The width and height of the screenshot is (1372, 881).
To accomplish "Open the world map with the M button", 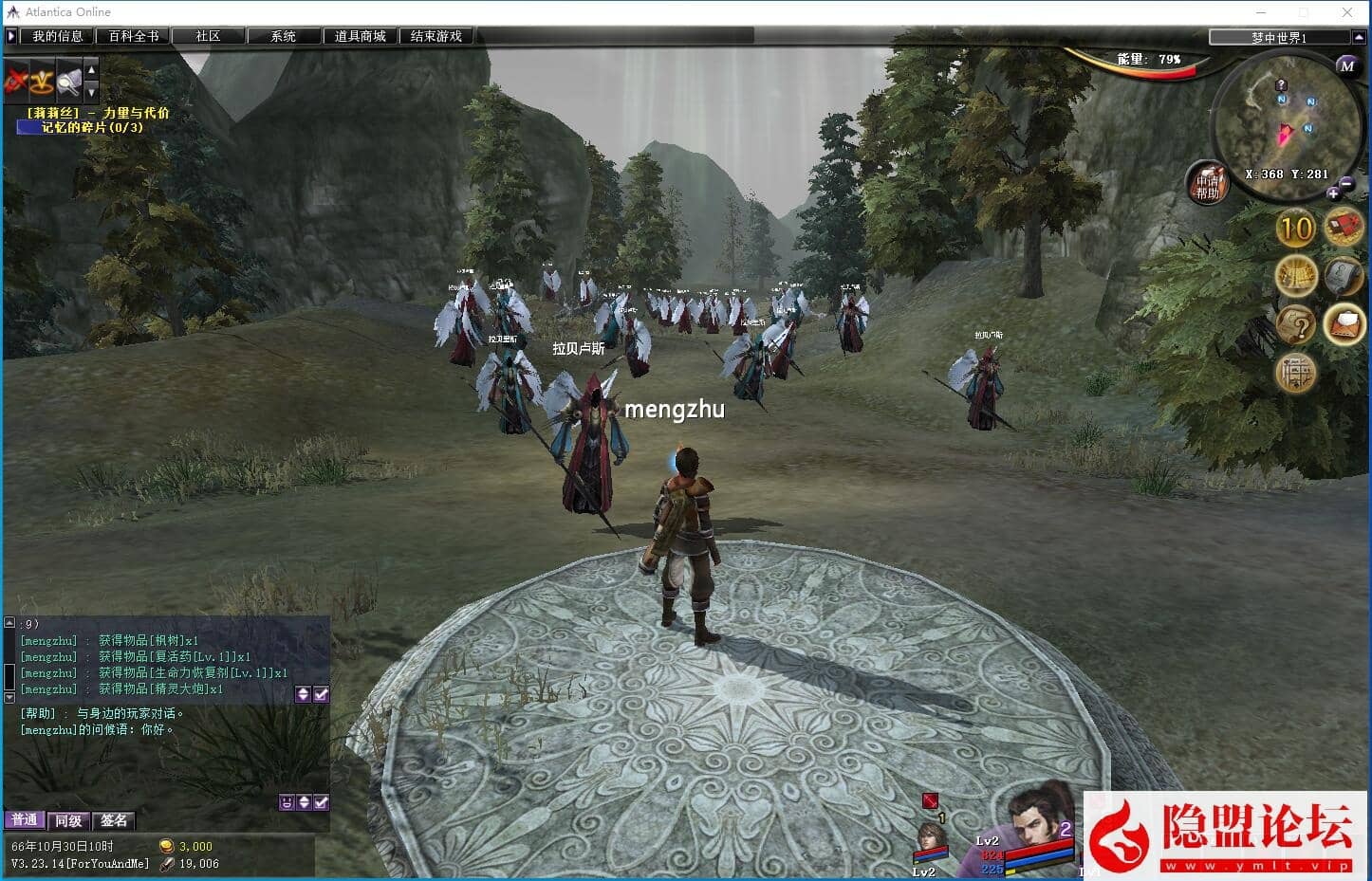I will click(1346, 65).
